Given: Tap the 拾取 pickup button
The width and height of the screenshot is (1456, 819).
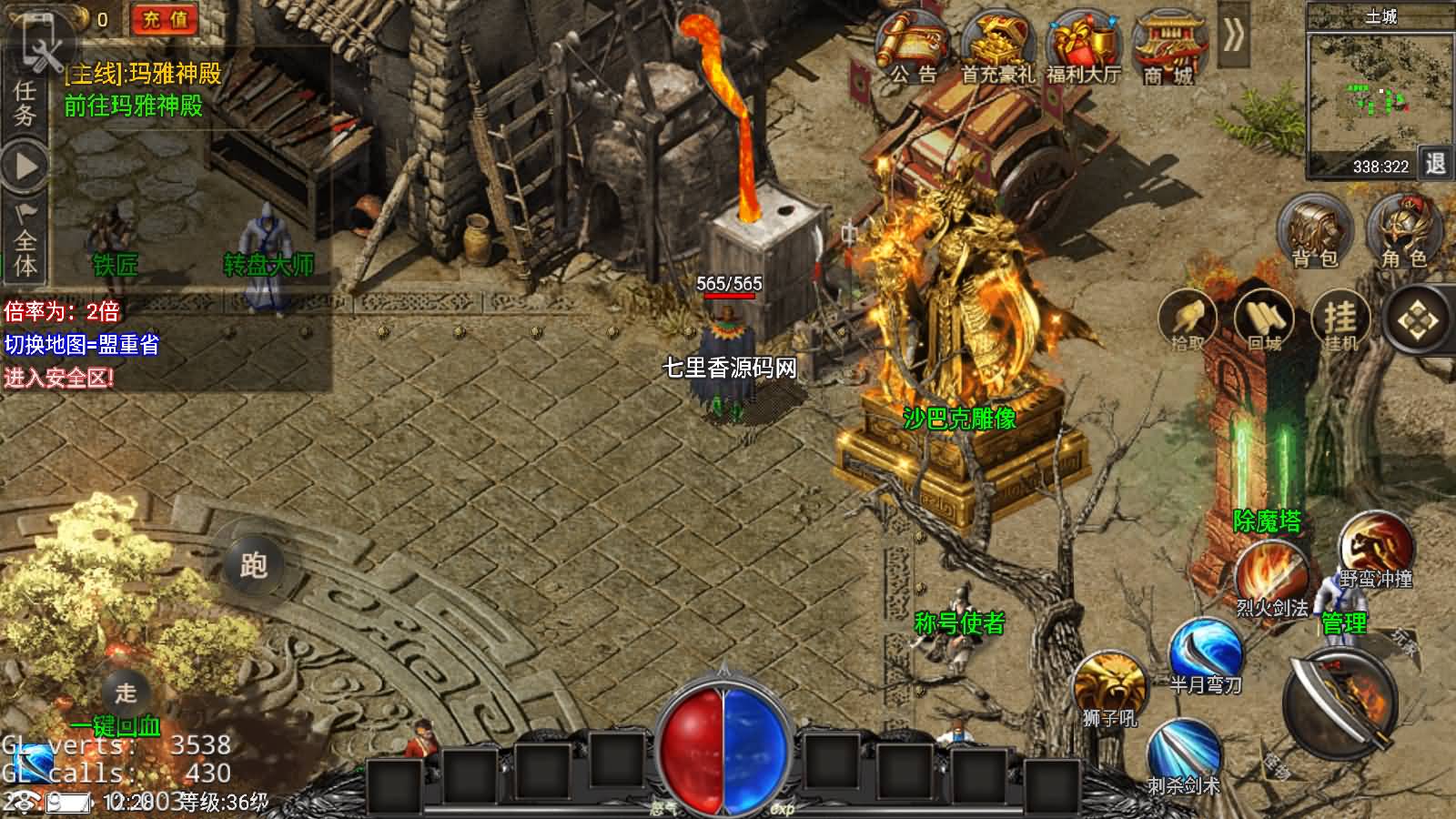Looking at the screenshot, I should [1188, 320].
